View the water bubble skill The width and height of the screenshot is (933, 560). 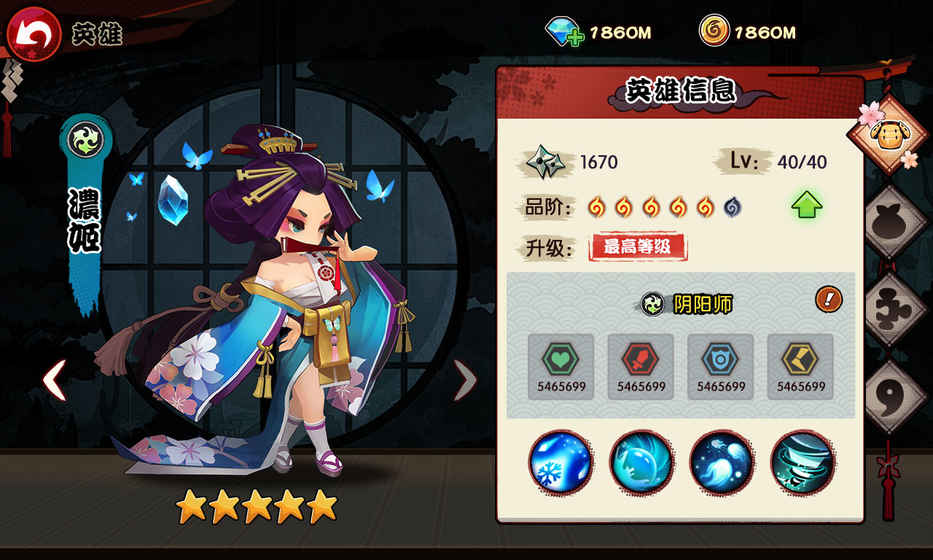tap(641, 462)
